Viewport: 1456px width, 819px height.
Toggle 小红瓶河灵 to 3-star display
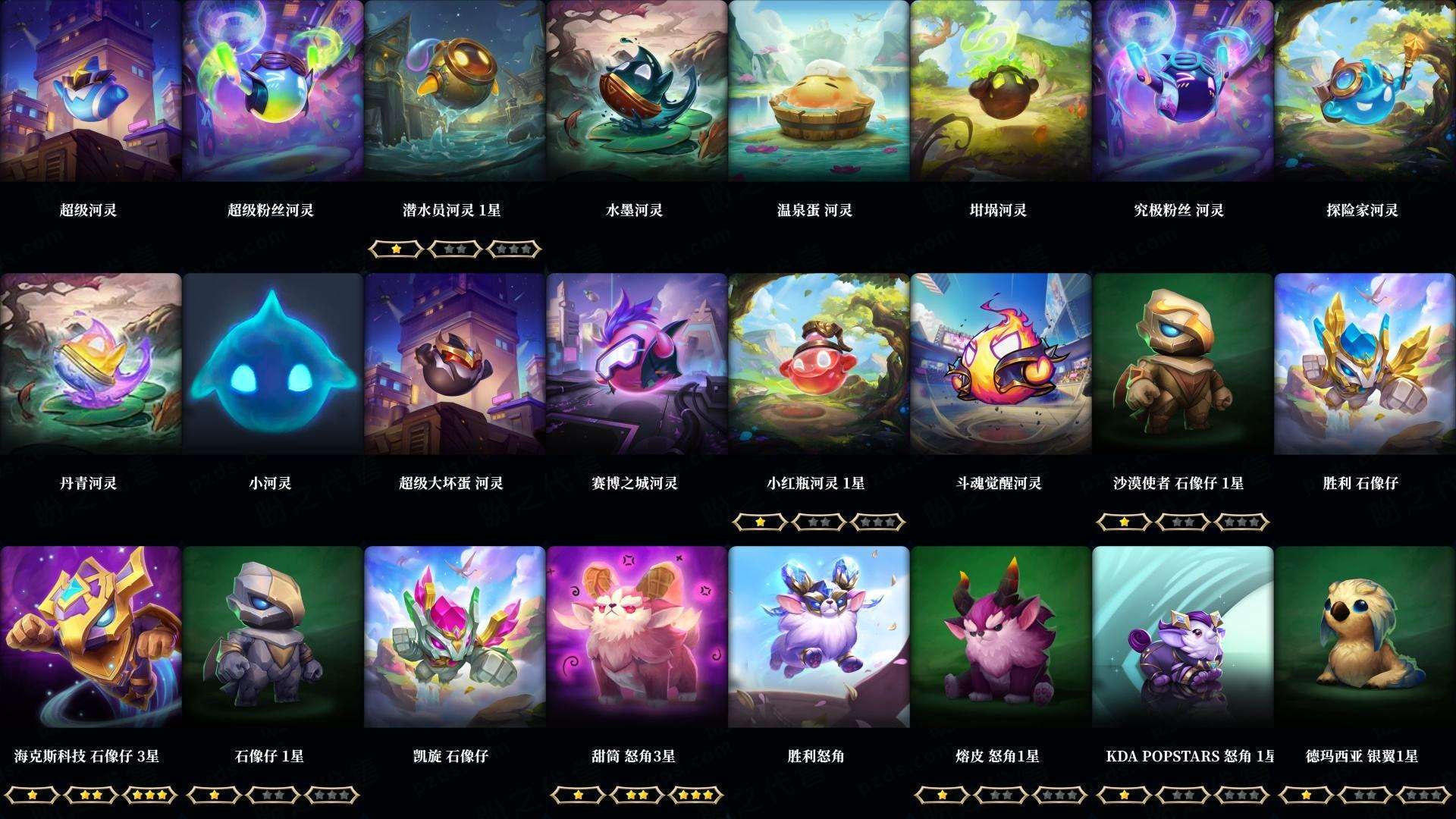point(877,522)
